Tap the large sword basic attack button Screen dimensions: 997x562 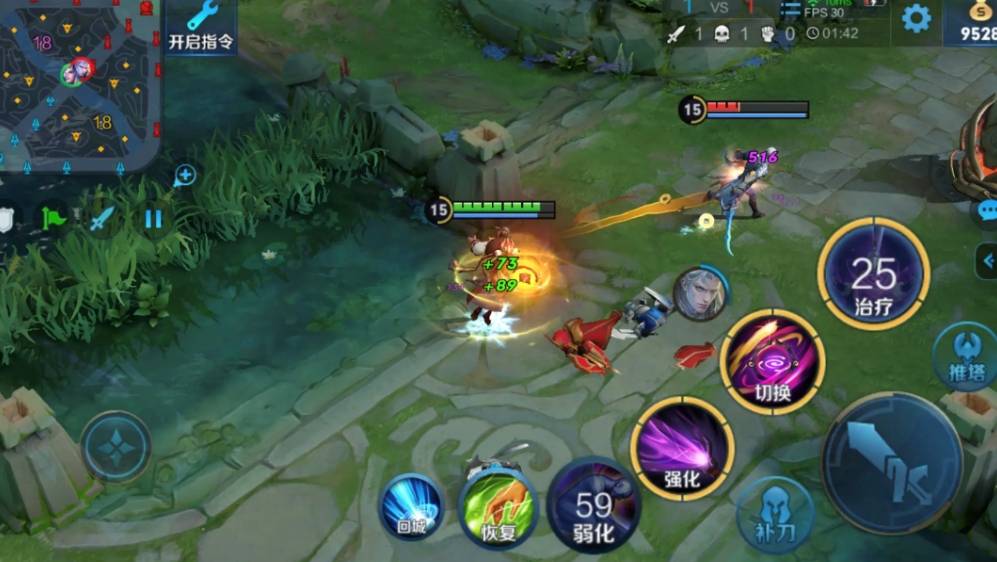click(x=891, y=462)
